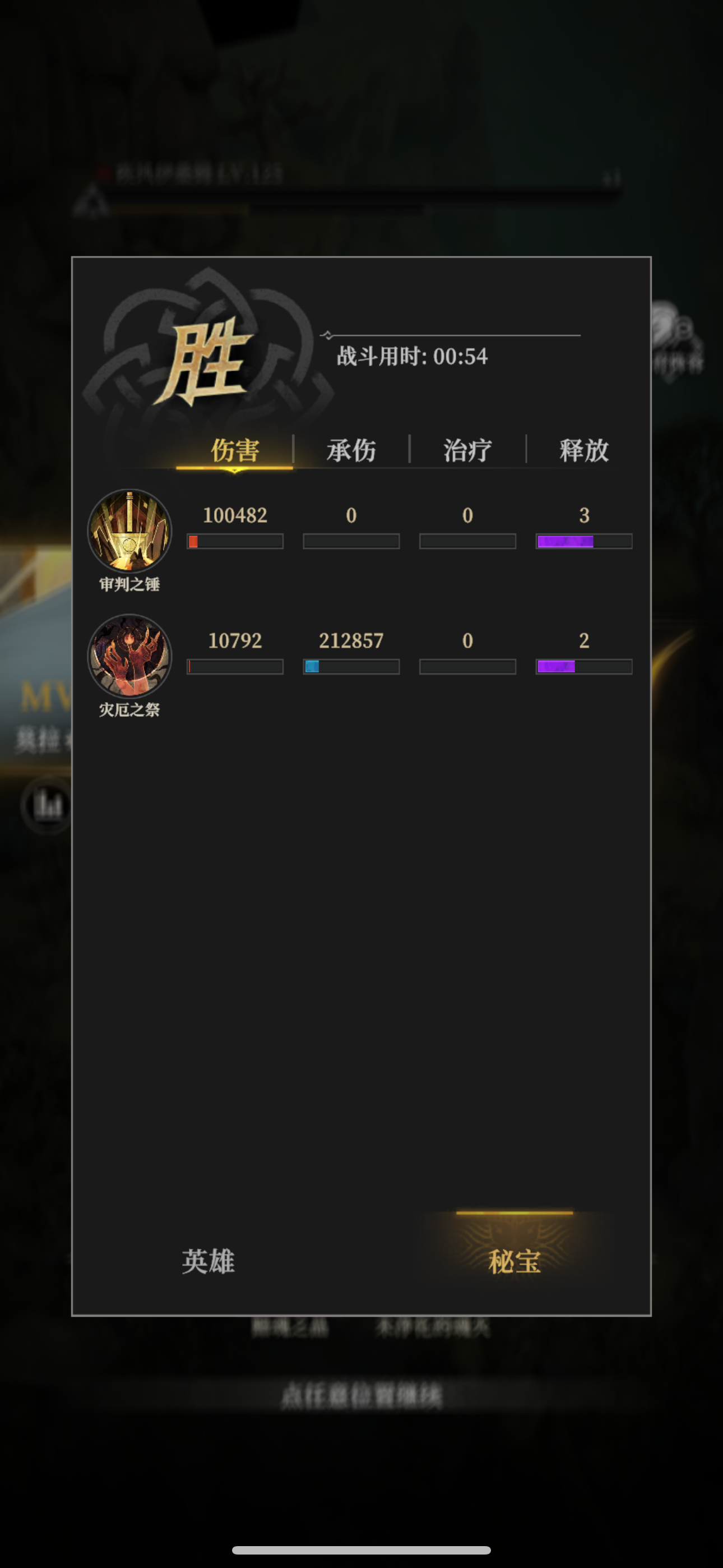723x1568 pixels.
Task: Switch to the 英雄 bottom tab
Action: click(x=207, y=1263)
